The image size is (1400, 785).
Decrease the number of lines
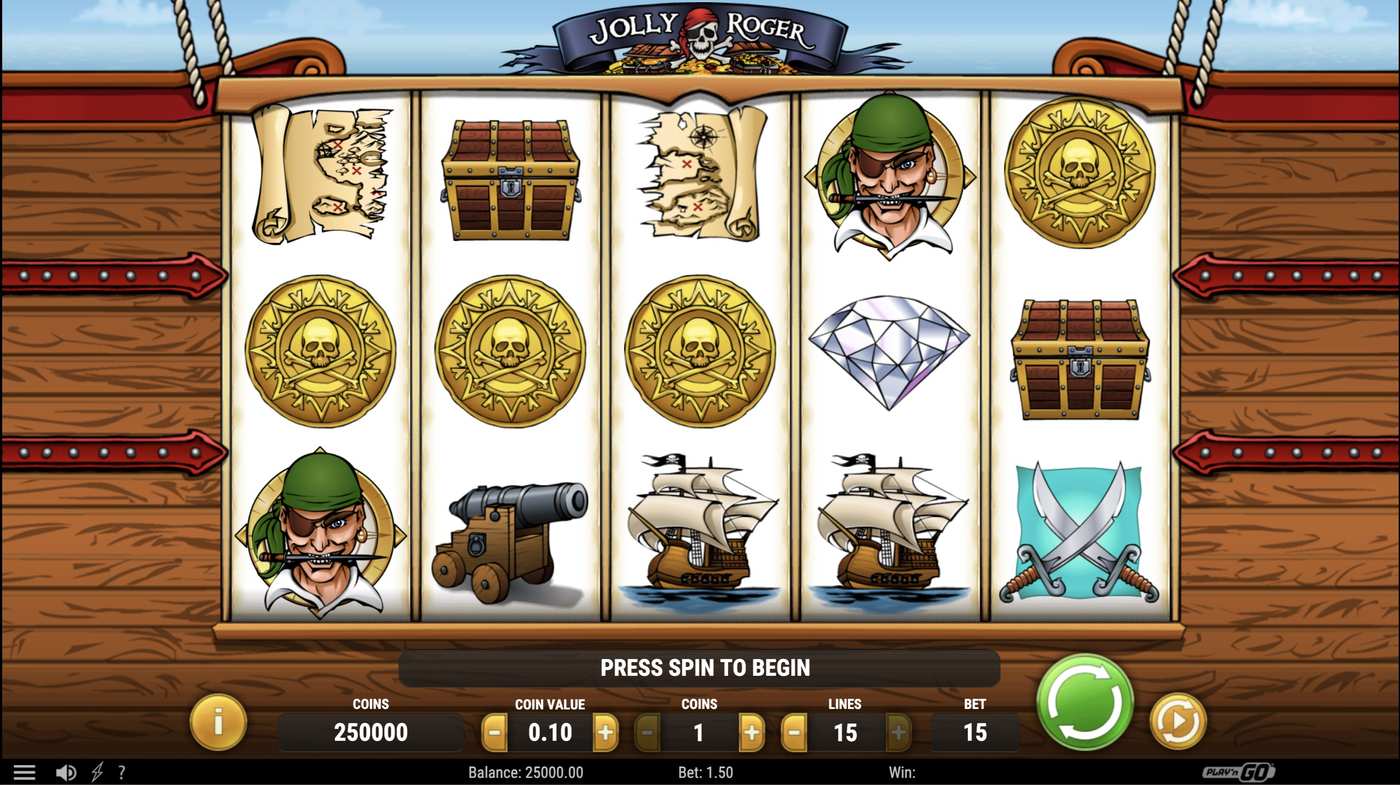pos(793,732)
